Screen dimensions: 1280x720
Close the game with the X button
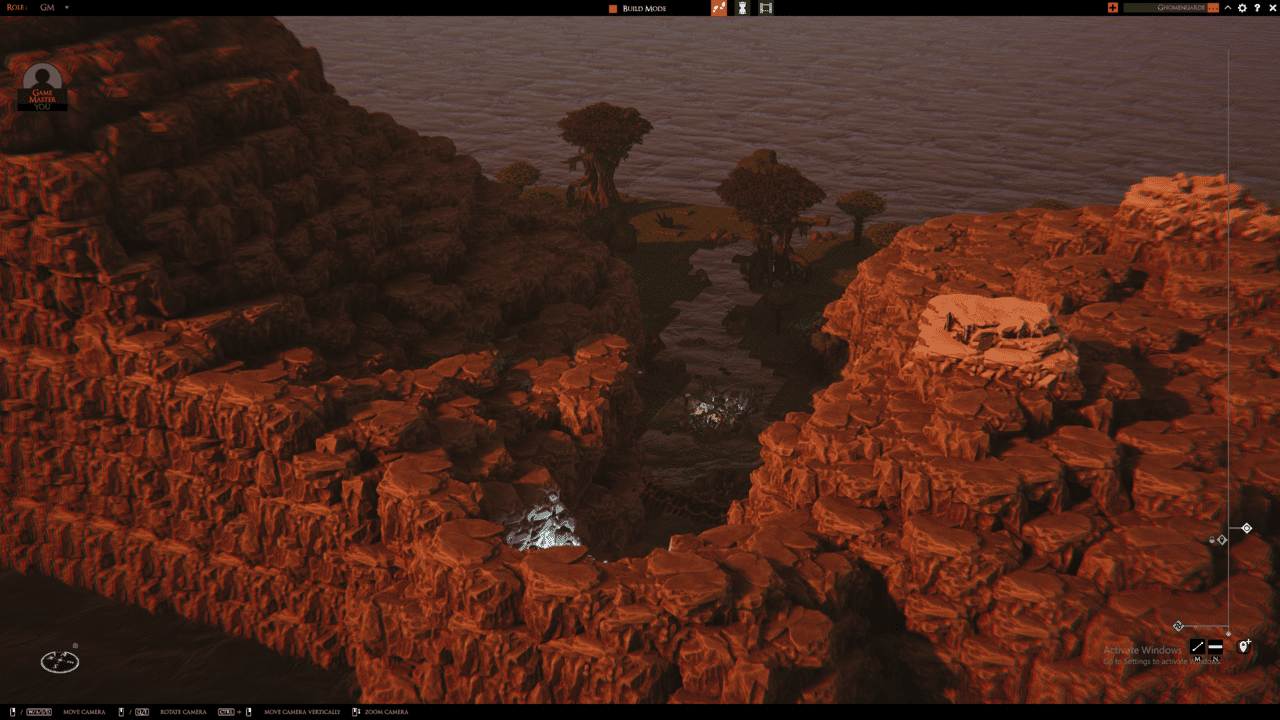(x=1271, y=8)
